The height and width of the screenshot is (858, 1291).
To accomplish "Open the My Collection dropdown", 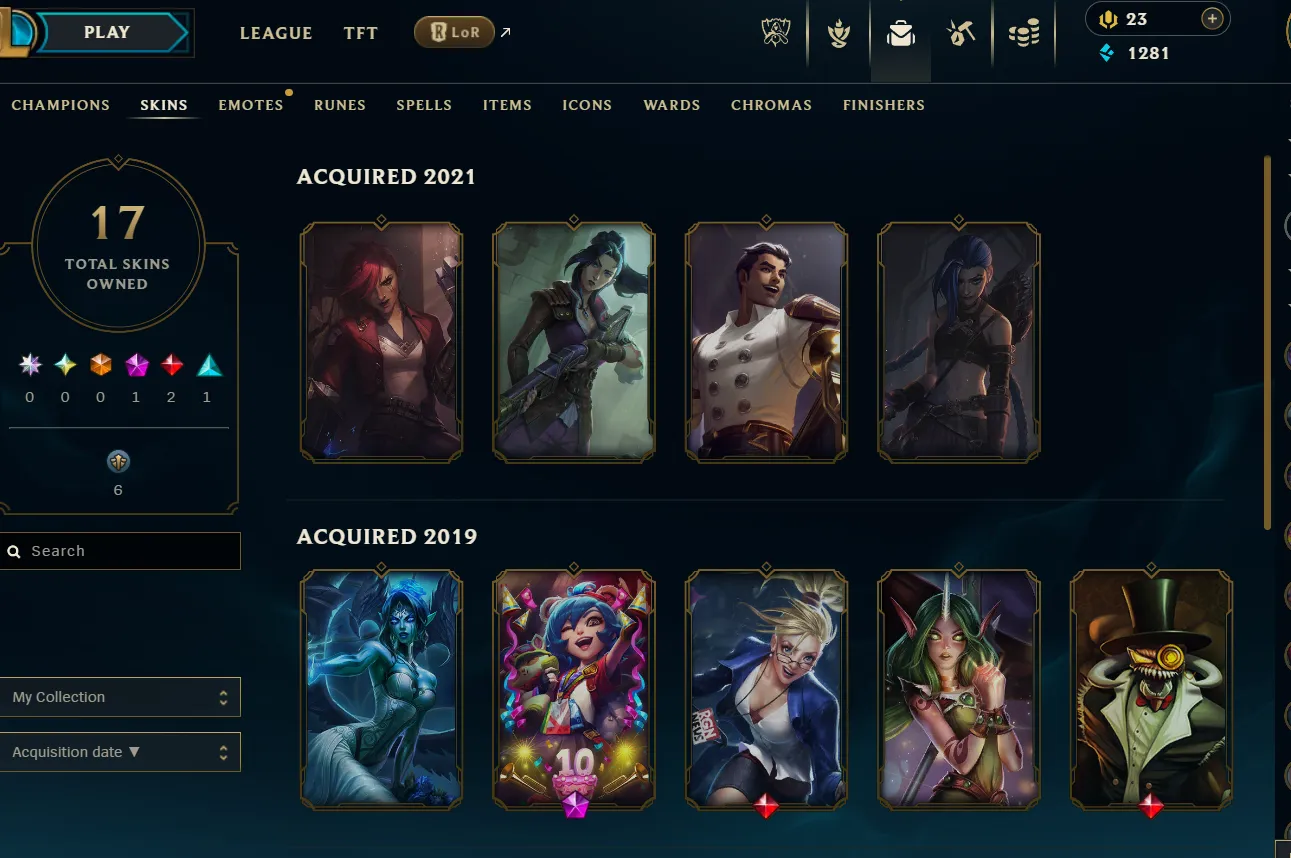I will pos(120,696).
